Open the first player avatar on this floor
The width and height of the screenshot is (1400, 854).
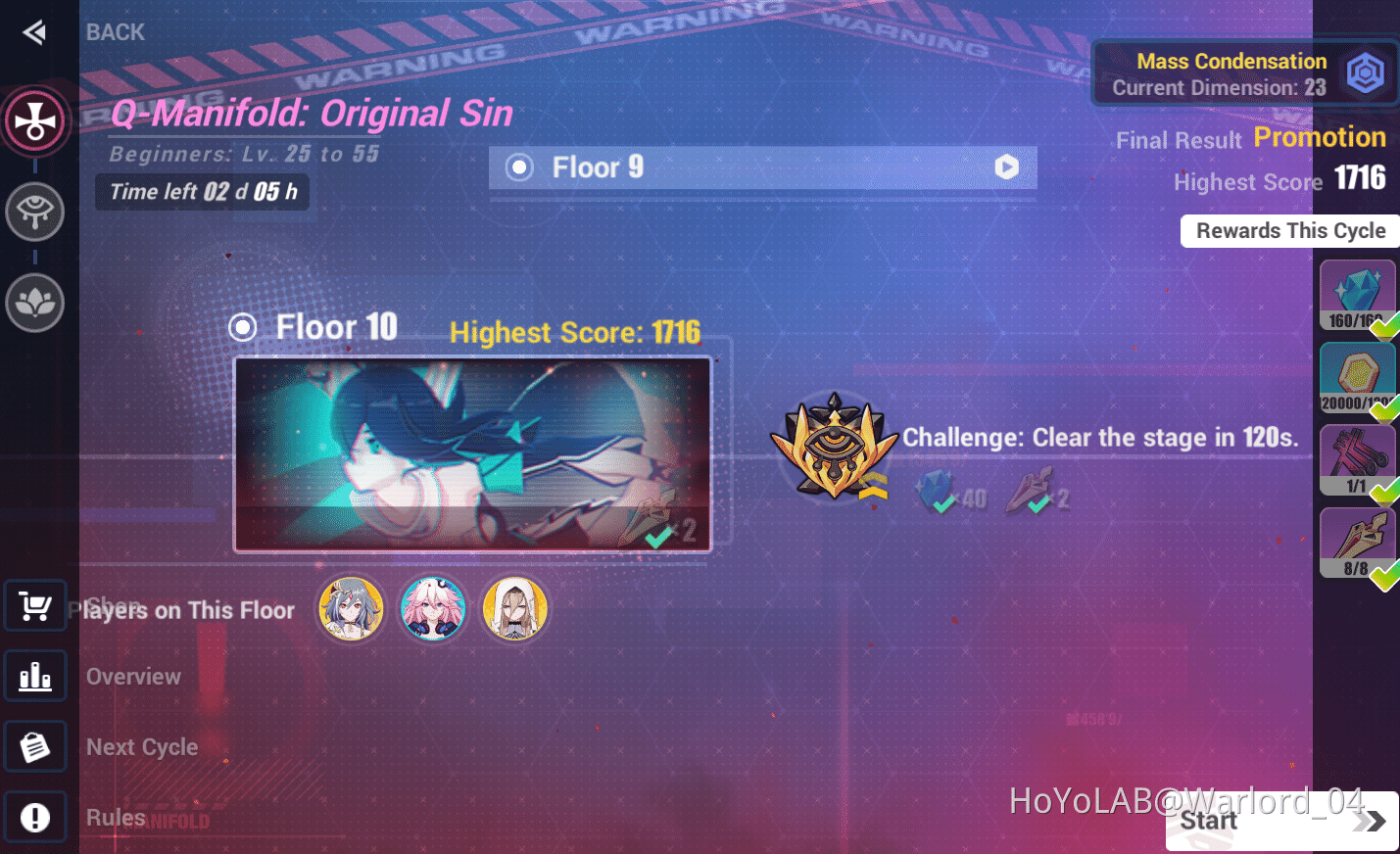coord(351,608)
